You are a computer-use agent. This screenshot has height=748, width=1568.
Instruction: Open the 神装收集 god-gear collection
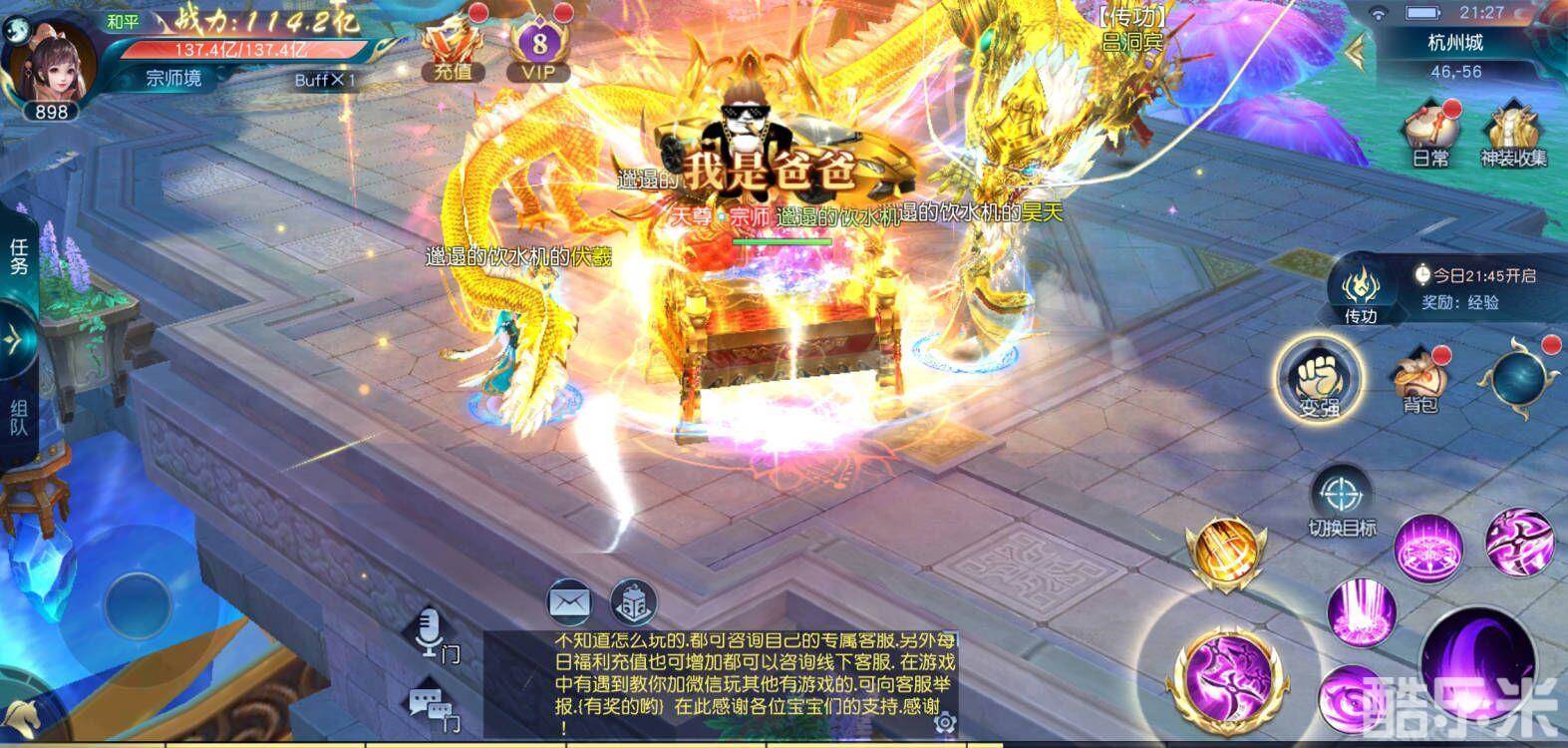pos(1514,140)
